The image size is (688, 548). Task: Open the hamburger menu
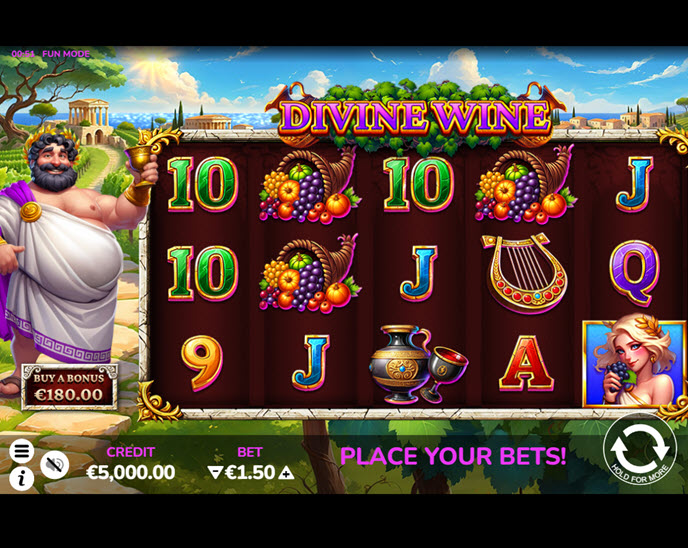(x=21, y=451)
